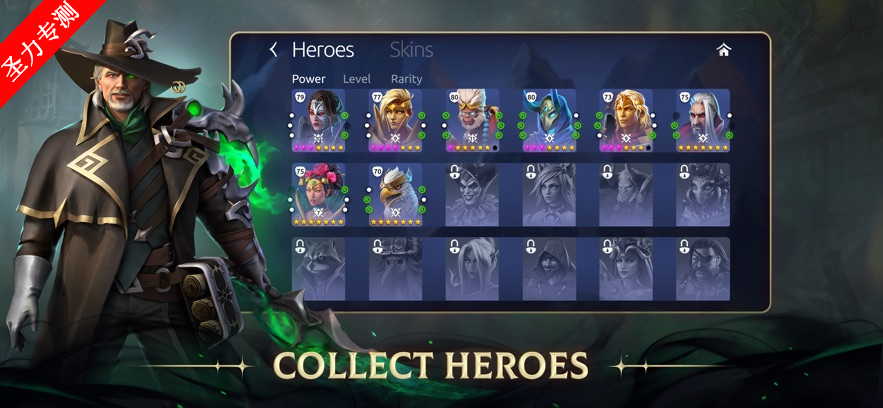
Task: Inspect the locked raccoon hero
Action: (x=319, y=269)
